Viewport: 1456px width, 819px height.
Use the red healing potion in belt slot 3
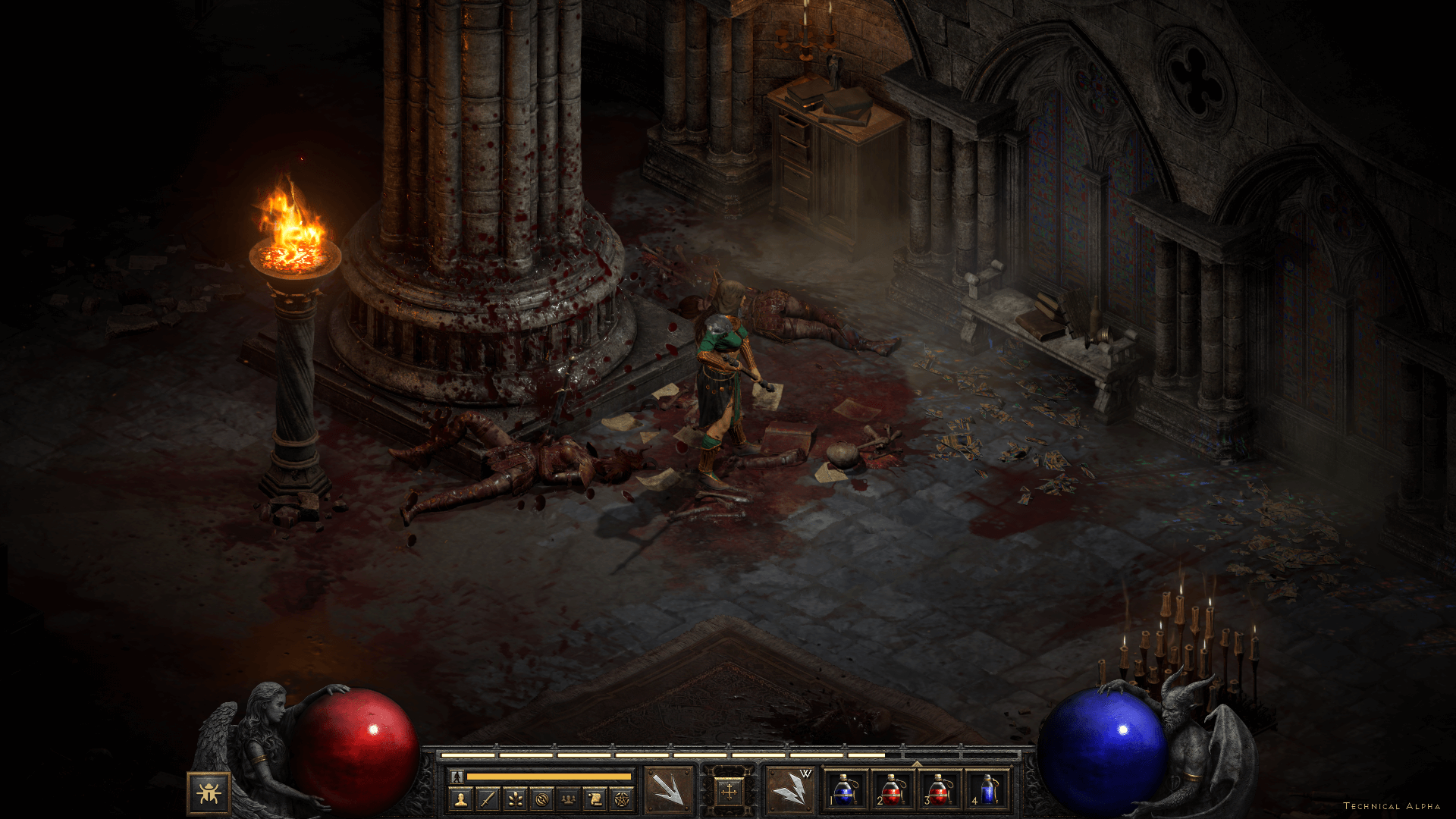[939, 791]
